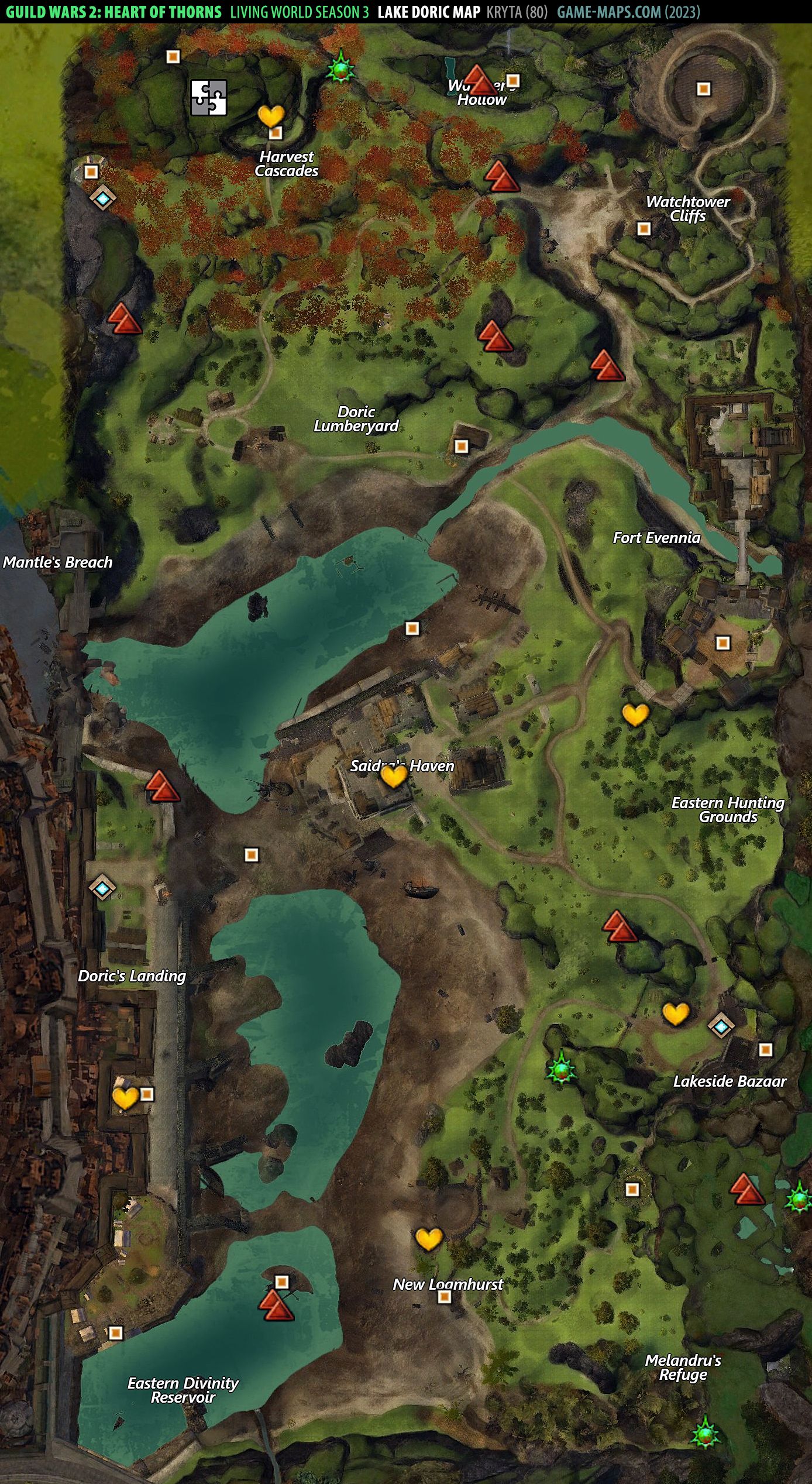The width and height of the screenshot is (812, 1484).
Task: Select the waypoint diamond above Lakeside Bazaar
Action: tap(721, 1026)
